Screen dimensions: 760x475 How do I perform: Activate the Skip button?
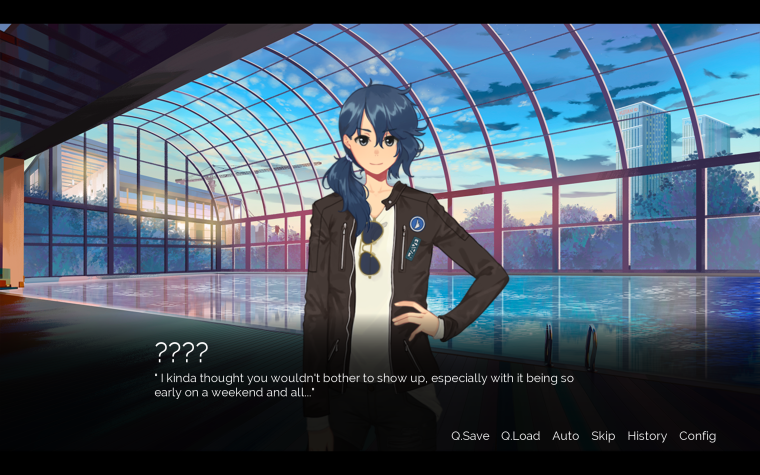[x=603, y=436]
